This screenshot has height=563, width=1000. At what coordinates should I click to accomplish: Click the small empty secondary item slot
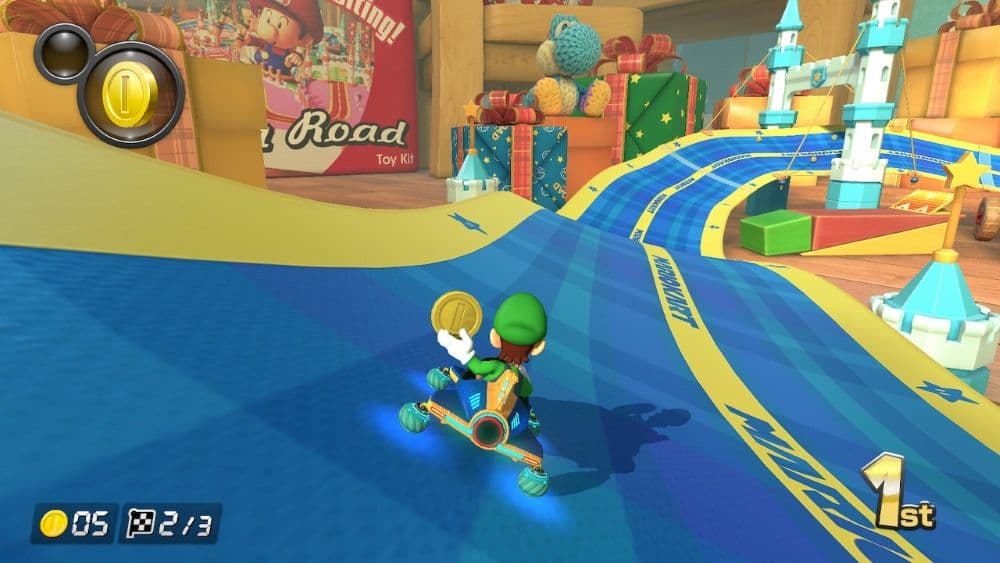tap(63, 52)
